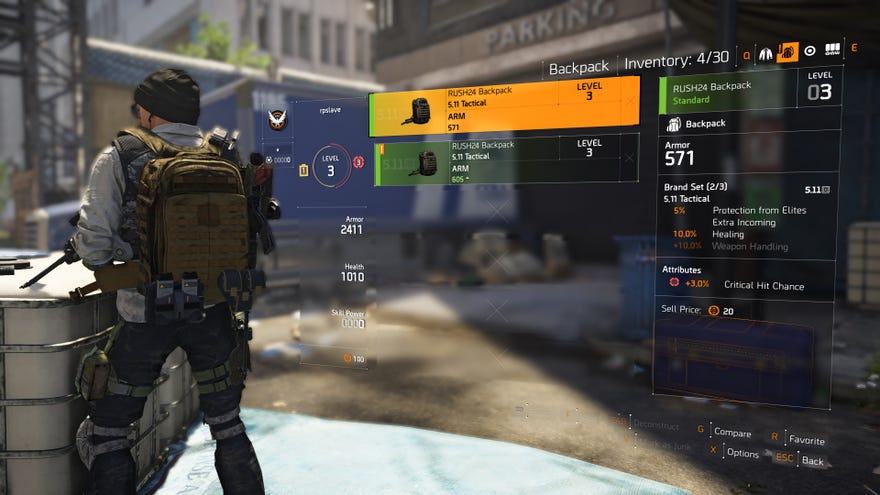This screenshot has height=495, width=880.
Task: Open the active backpack inventory tab
Action: 787,52
